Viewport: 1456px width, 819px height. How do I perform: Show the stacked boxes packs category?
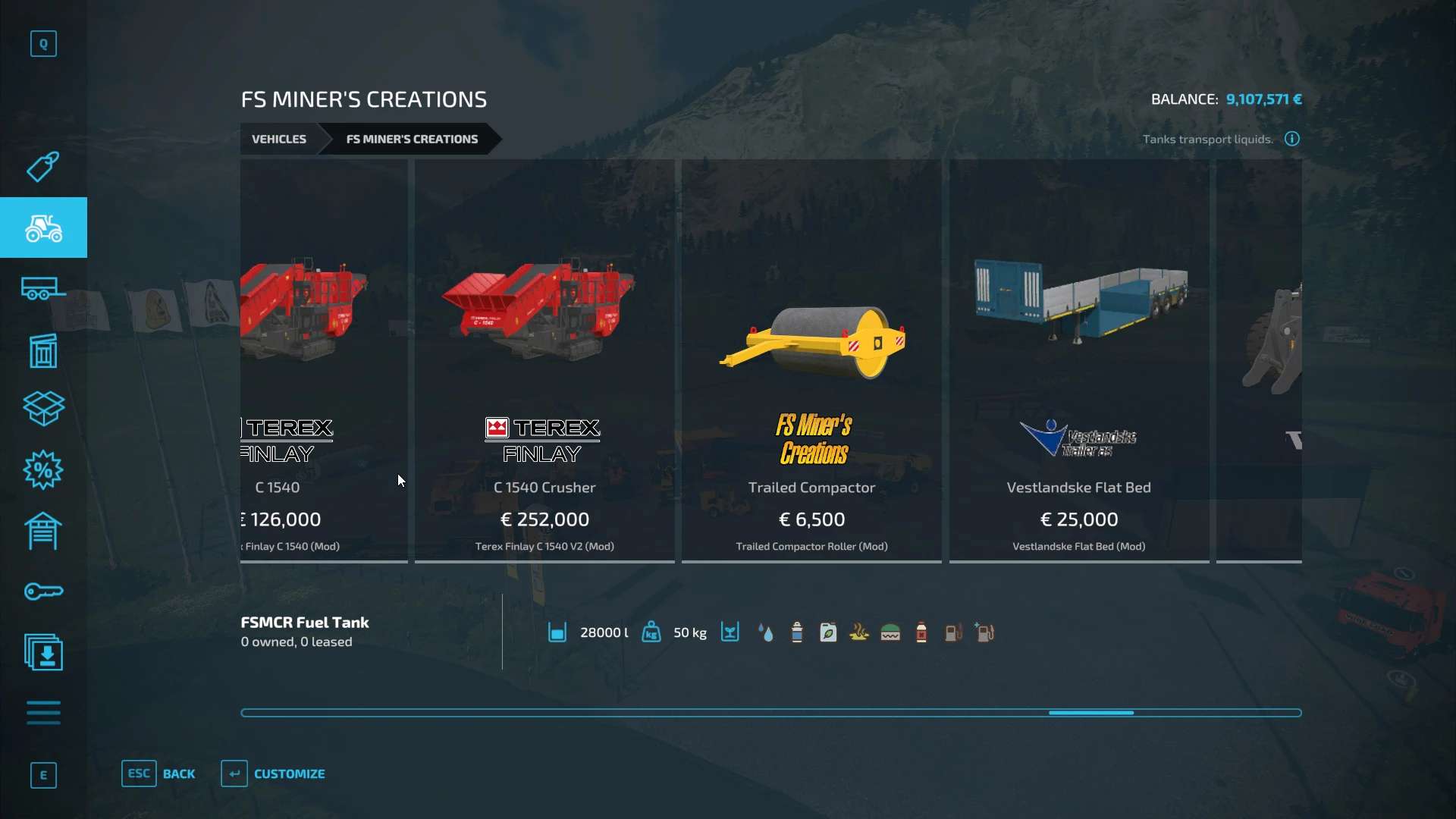tap(43, 409)
